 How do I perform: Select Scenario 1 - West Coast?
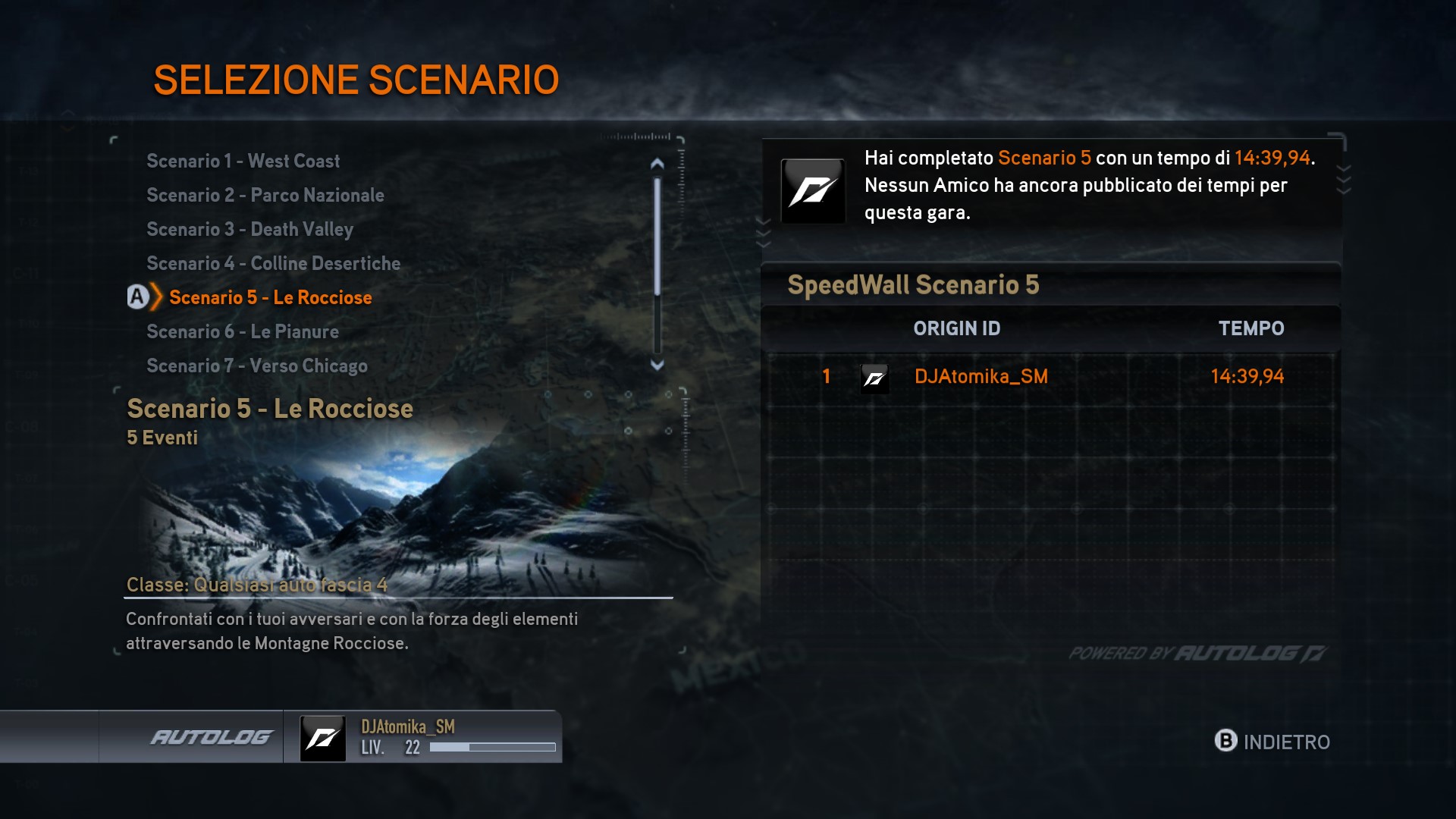click(243, 161)
